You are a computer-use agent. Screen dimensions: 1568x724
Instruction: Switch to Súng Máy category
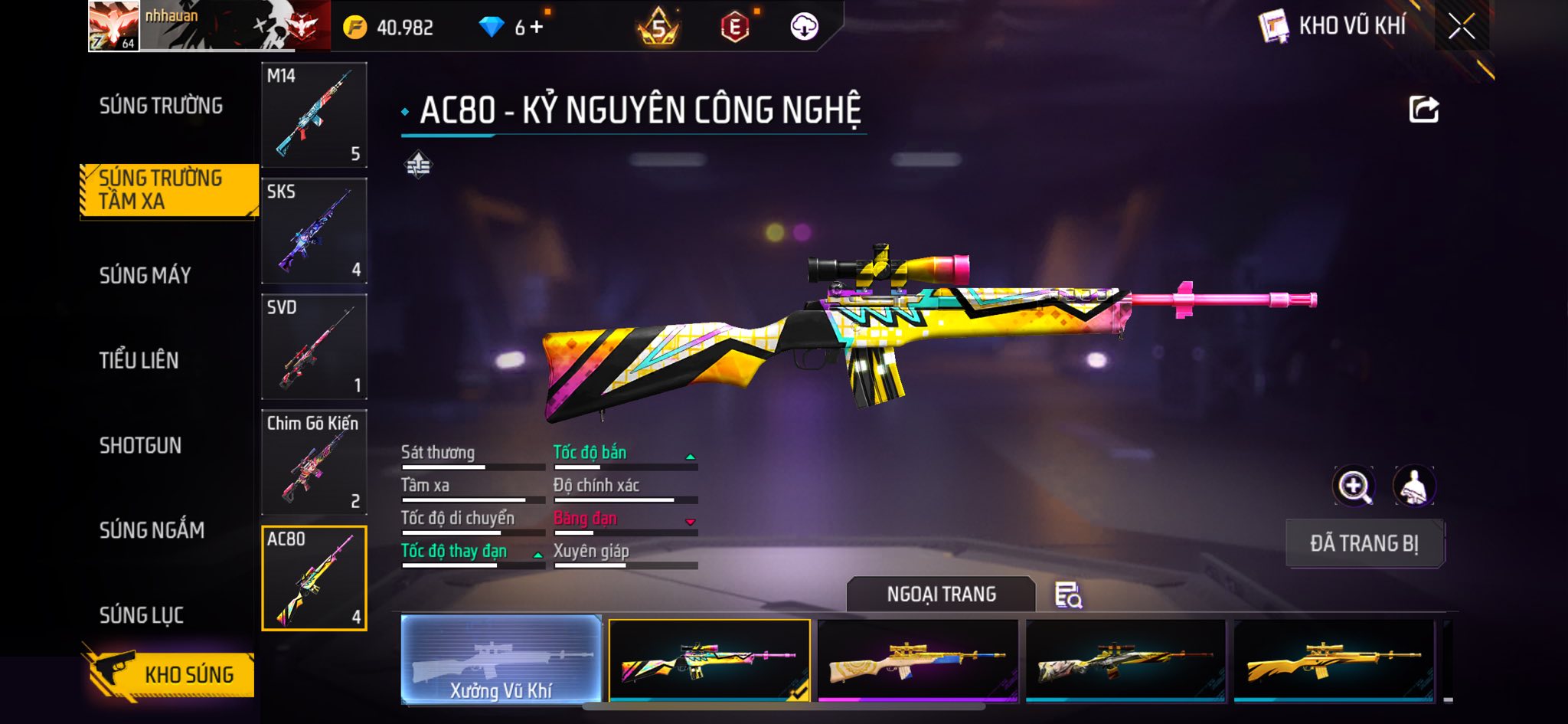pos(145,275)
